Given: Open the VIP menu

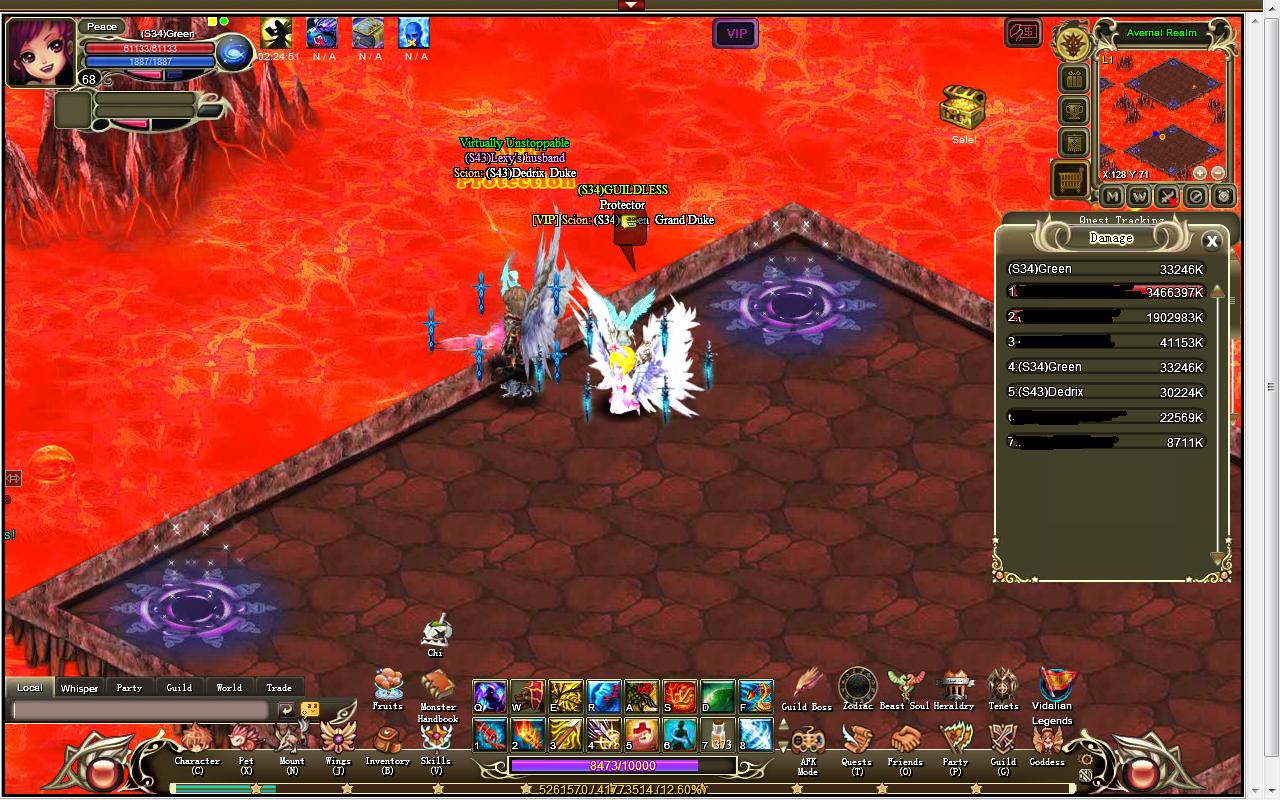Looking at the screenshot, I should tap(736, 34).
